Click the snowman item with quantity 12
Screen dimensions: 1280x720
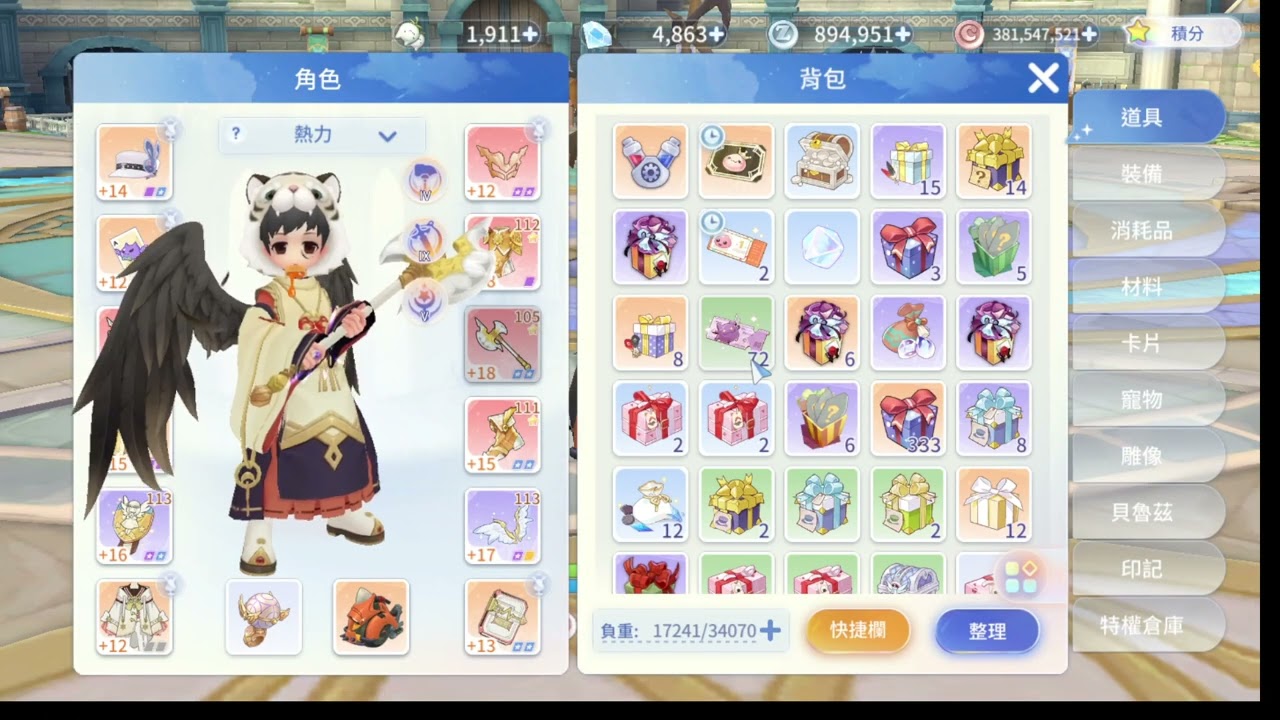pyautogui.click(x=650, y=504)
